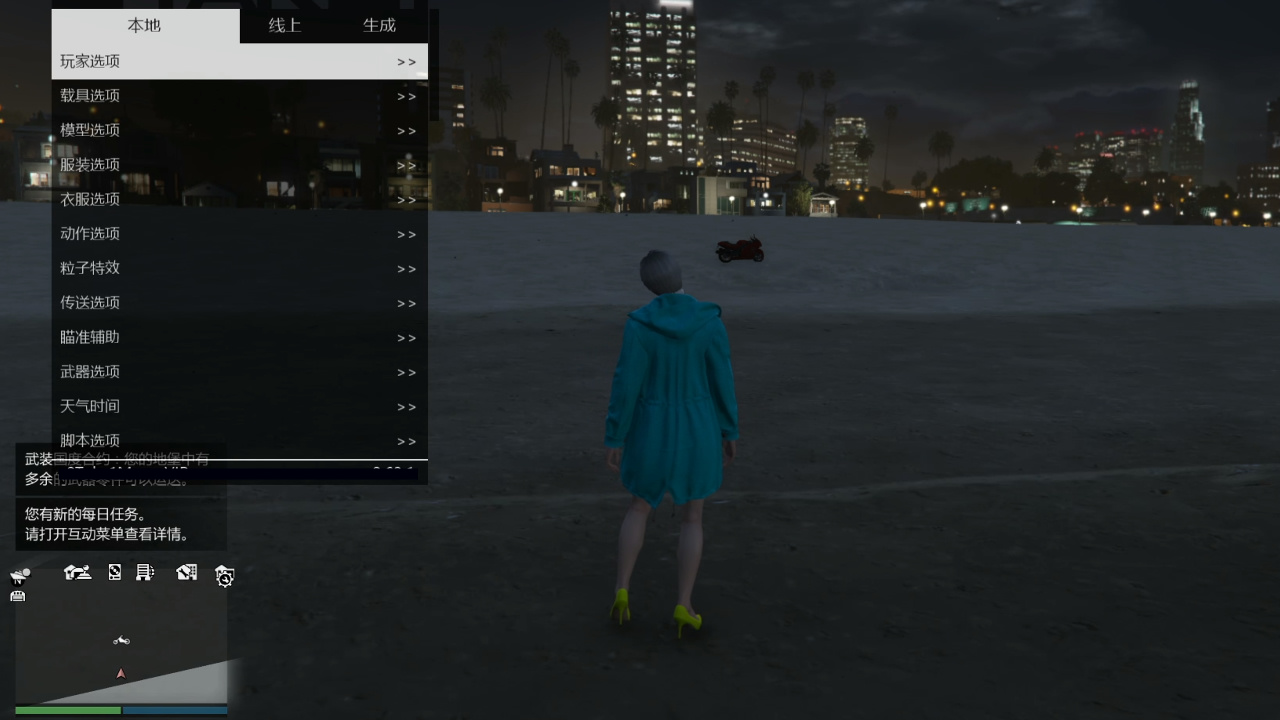
Task: Switch to the 本地 tab
Action: tap(144, 25)
